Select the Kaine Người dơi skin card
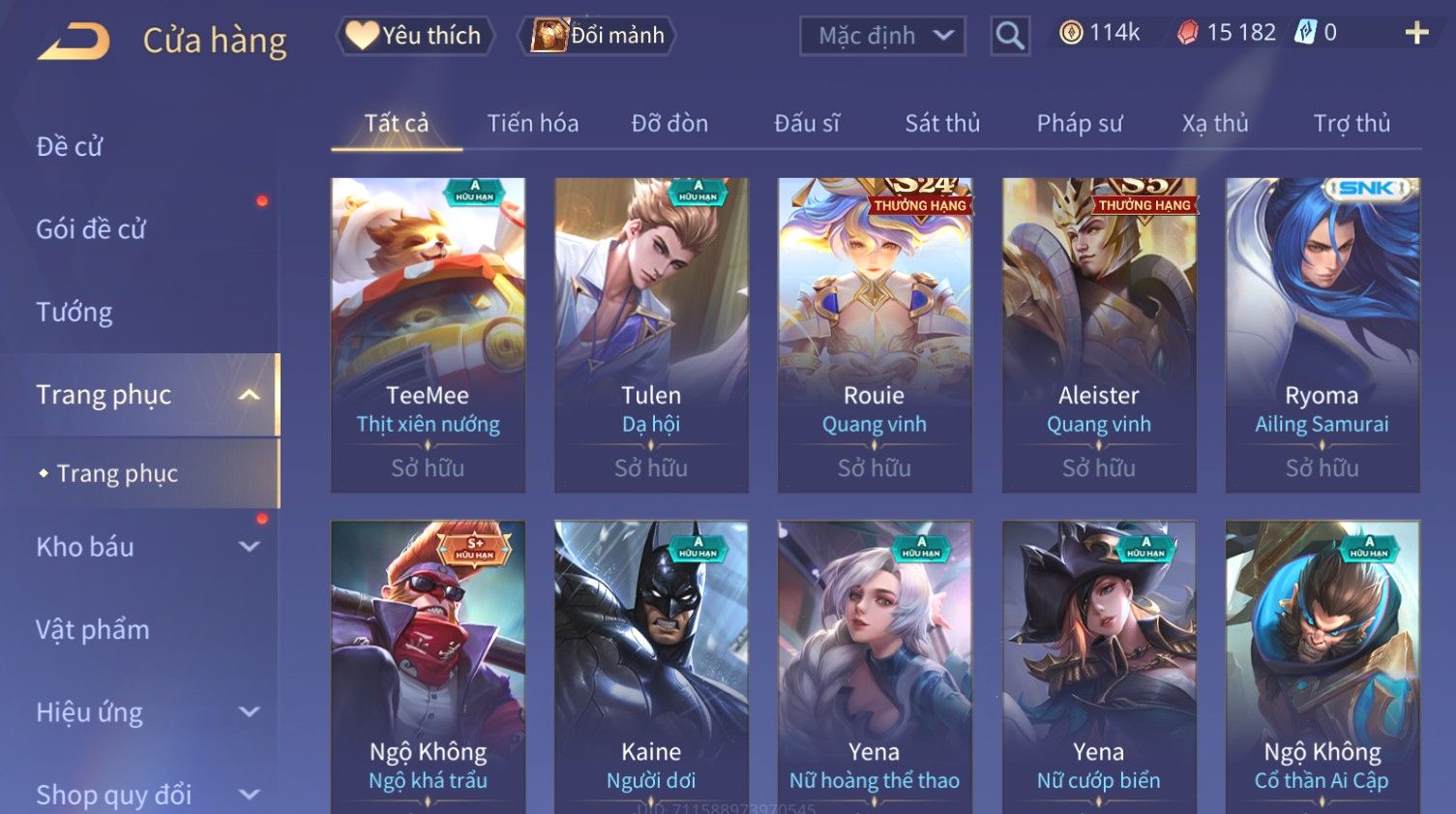This screenshot has height=814, width=1456. 651,668
